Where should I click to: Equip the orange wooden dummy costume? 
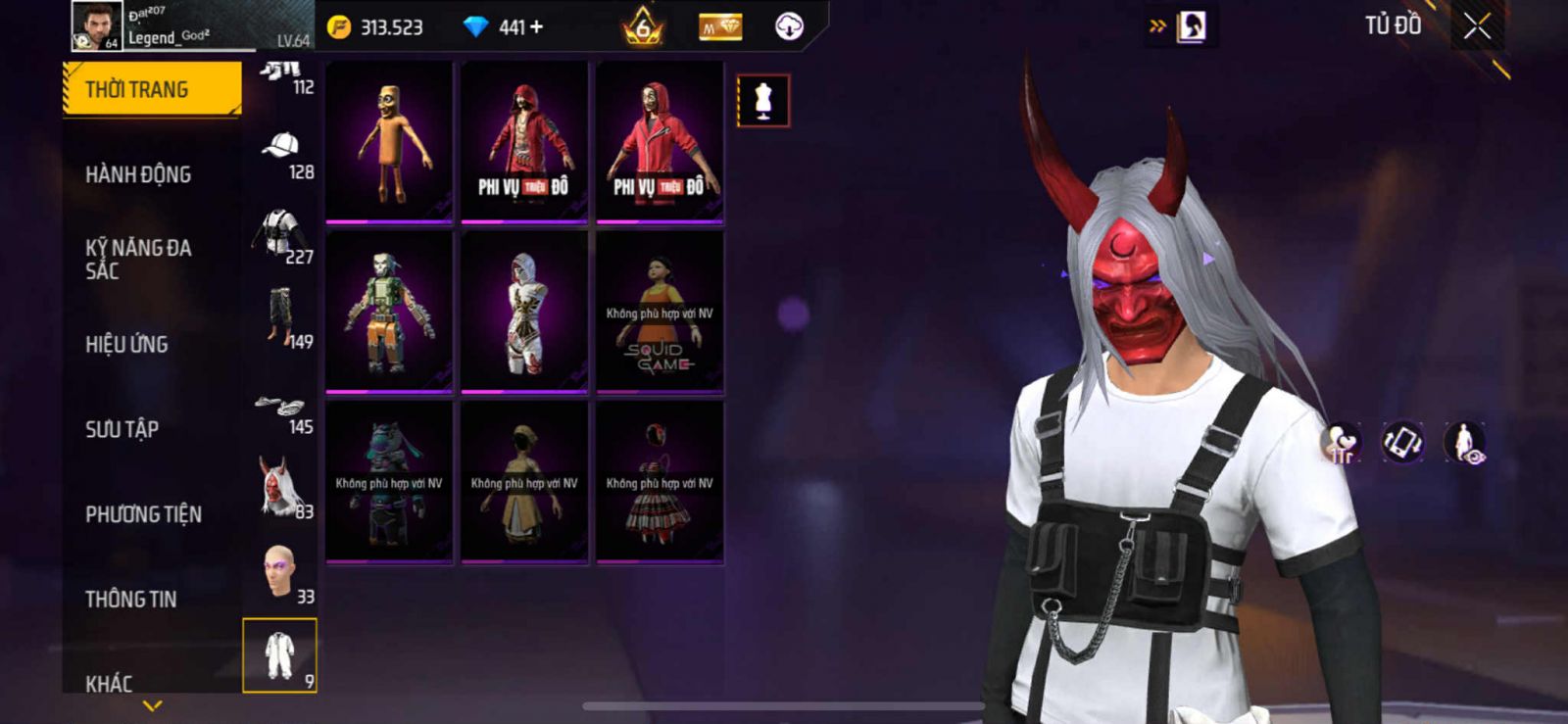click(x=389, y=142)
